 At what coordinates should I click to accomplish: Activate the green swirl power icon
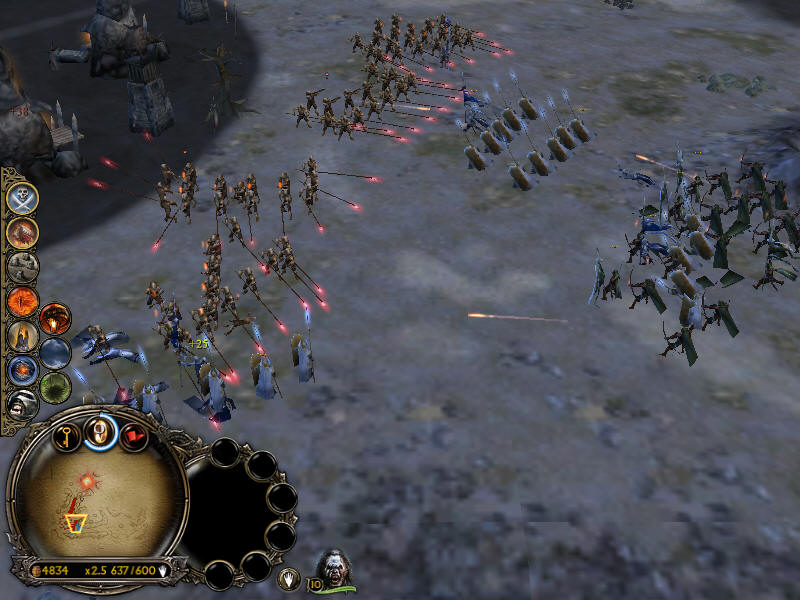55,387
